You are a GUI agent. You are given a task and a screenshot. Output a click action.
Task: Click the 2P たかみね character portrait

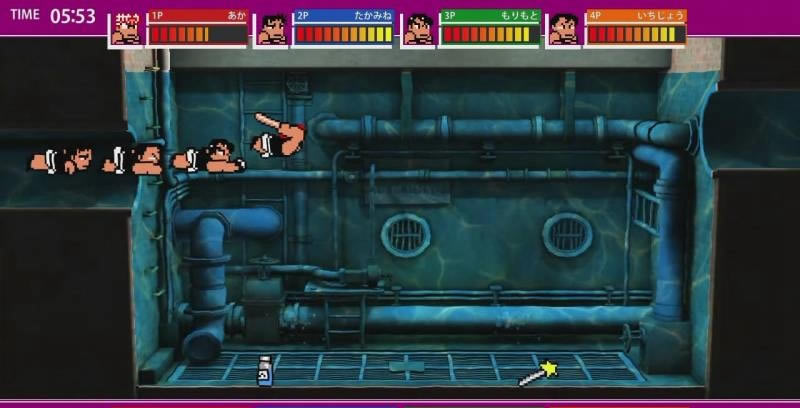pyautogui.click(x=272, y=30)
